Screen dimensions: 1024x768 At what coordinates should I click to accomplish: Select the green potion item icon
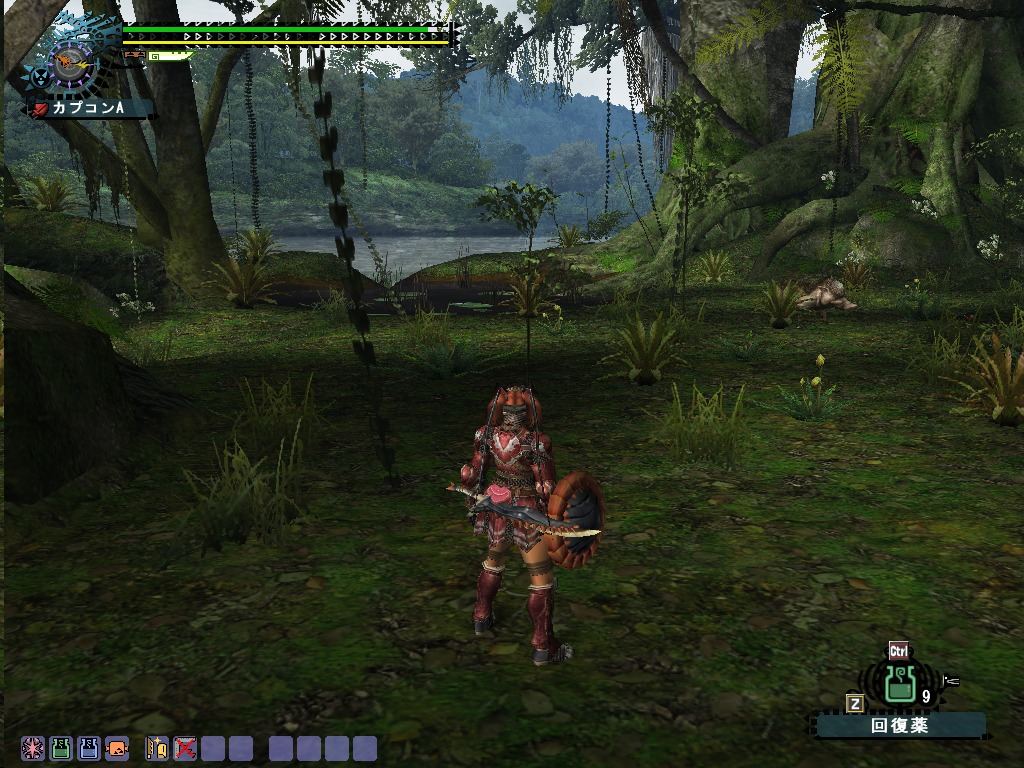(901, 684)
